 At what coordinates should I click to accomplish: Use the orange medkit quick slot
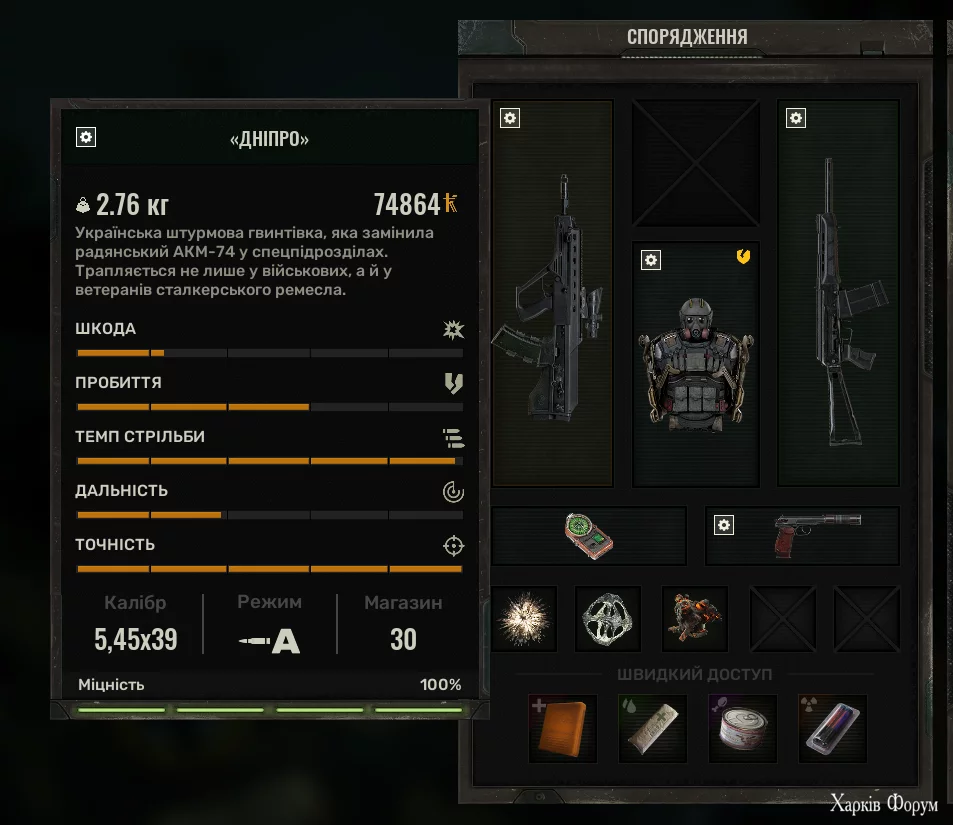click(x=563, y=728)
